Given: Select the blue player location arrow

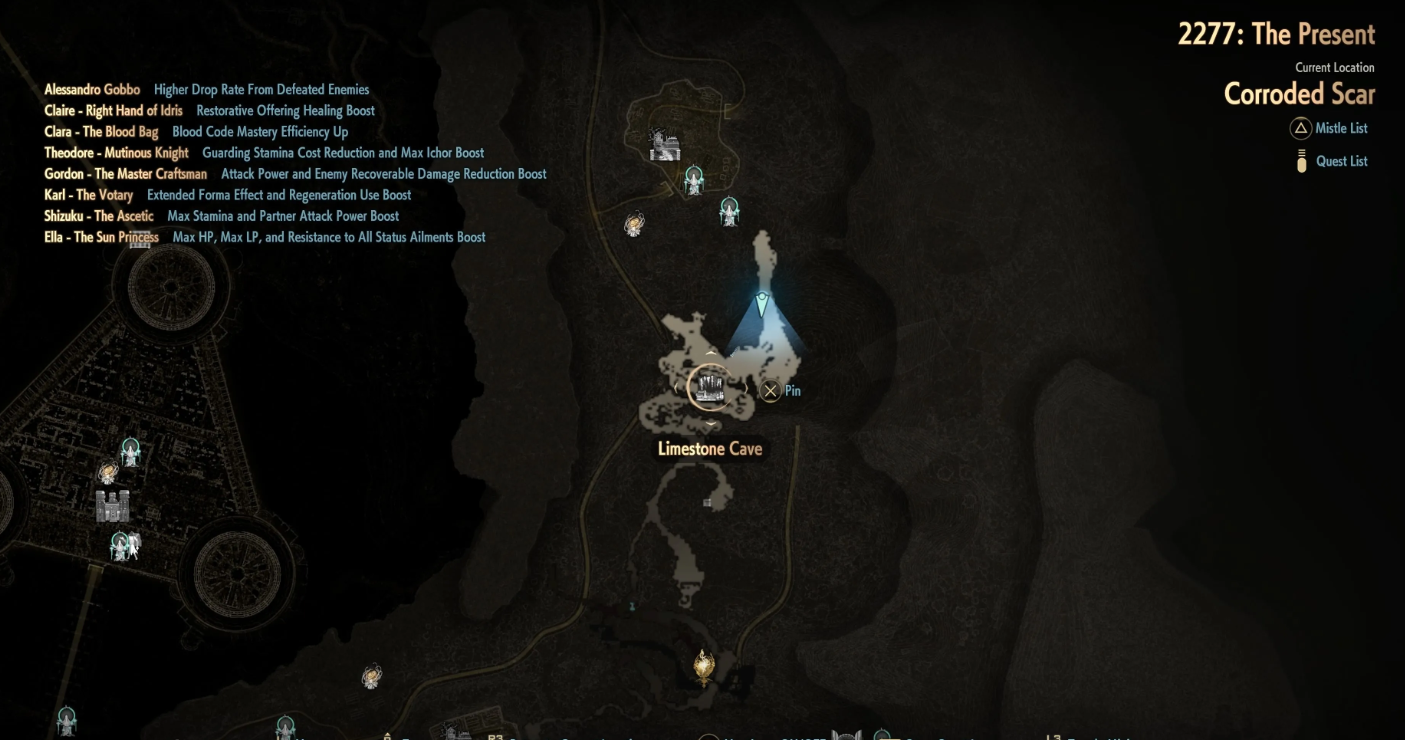Looking at the screenshot, I should (762, 304).
